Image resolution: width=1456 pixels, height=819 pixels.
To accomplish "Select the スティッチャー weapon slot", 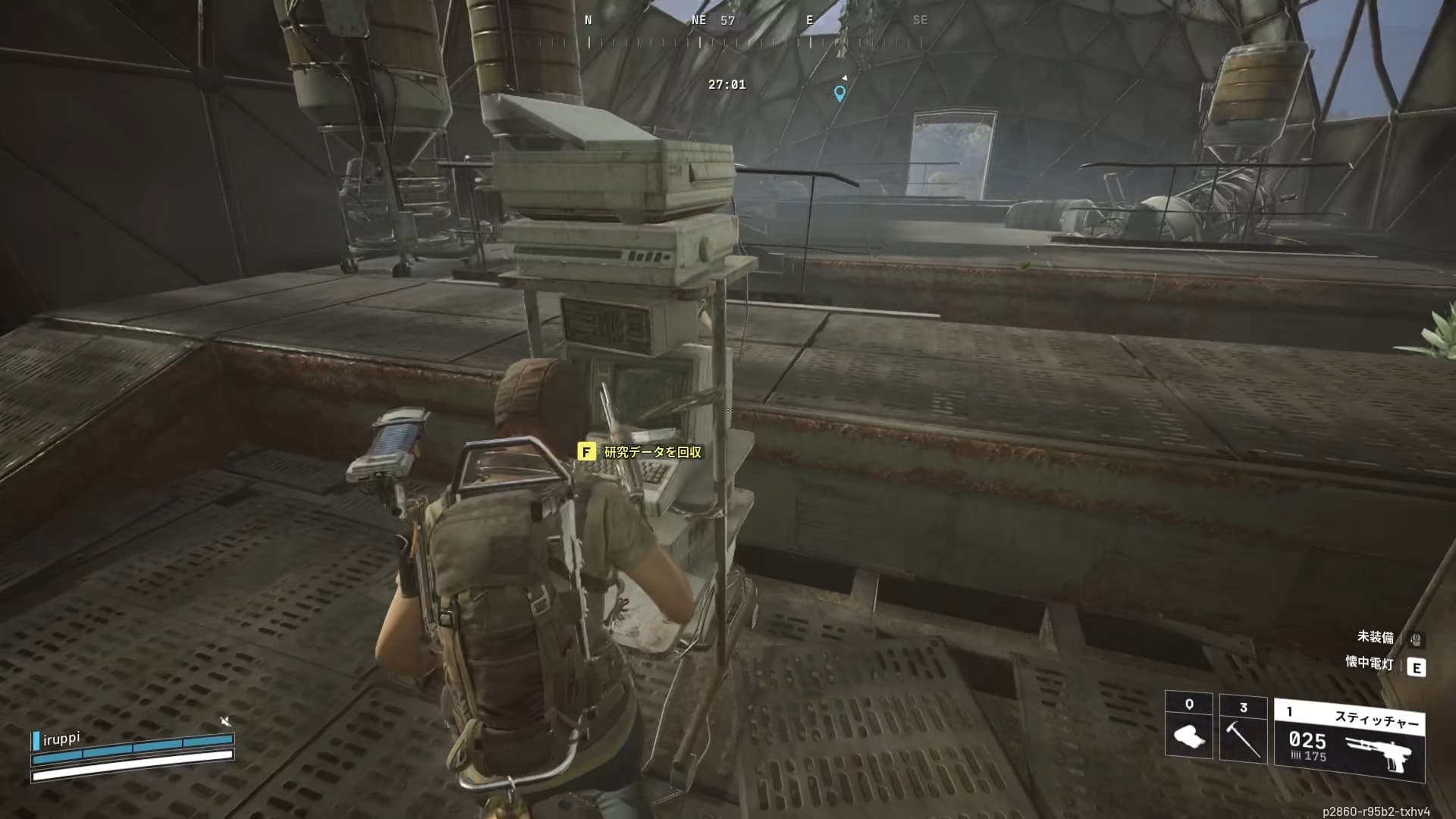I will point(1350,741).
